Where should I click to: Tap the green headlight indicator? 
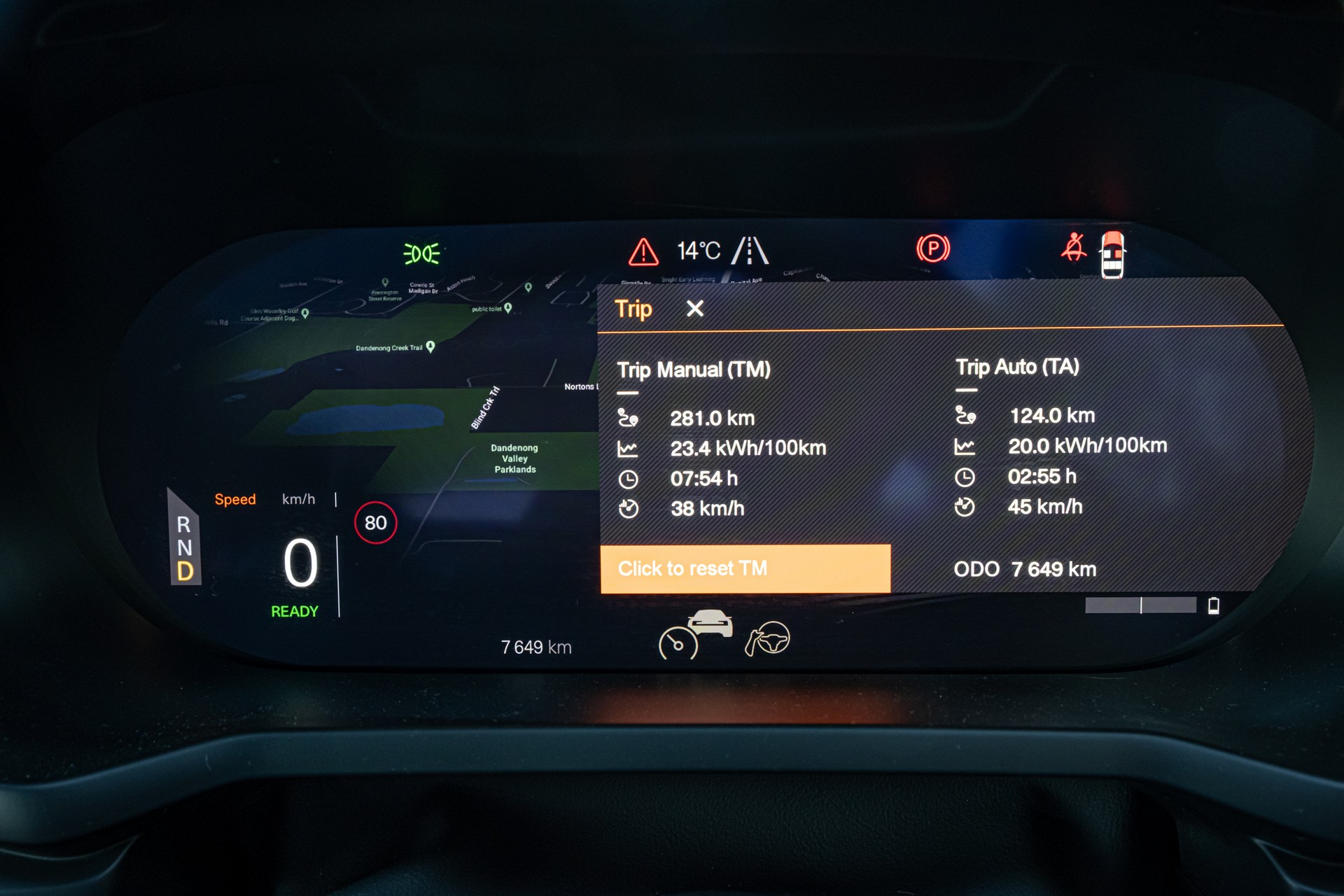point(421,253)
